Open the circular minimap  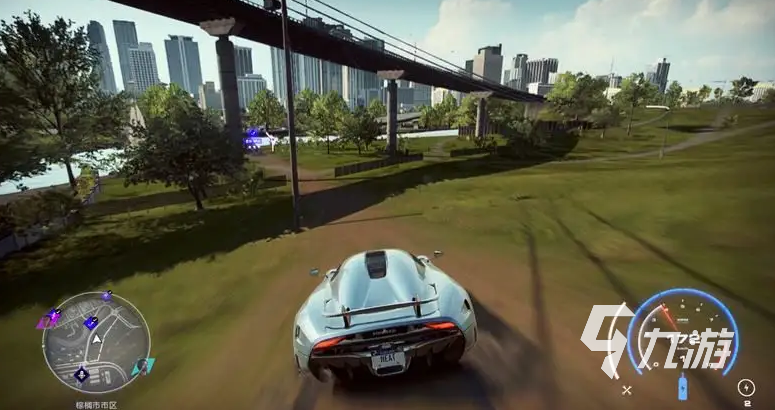96,342
